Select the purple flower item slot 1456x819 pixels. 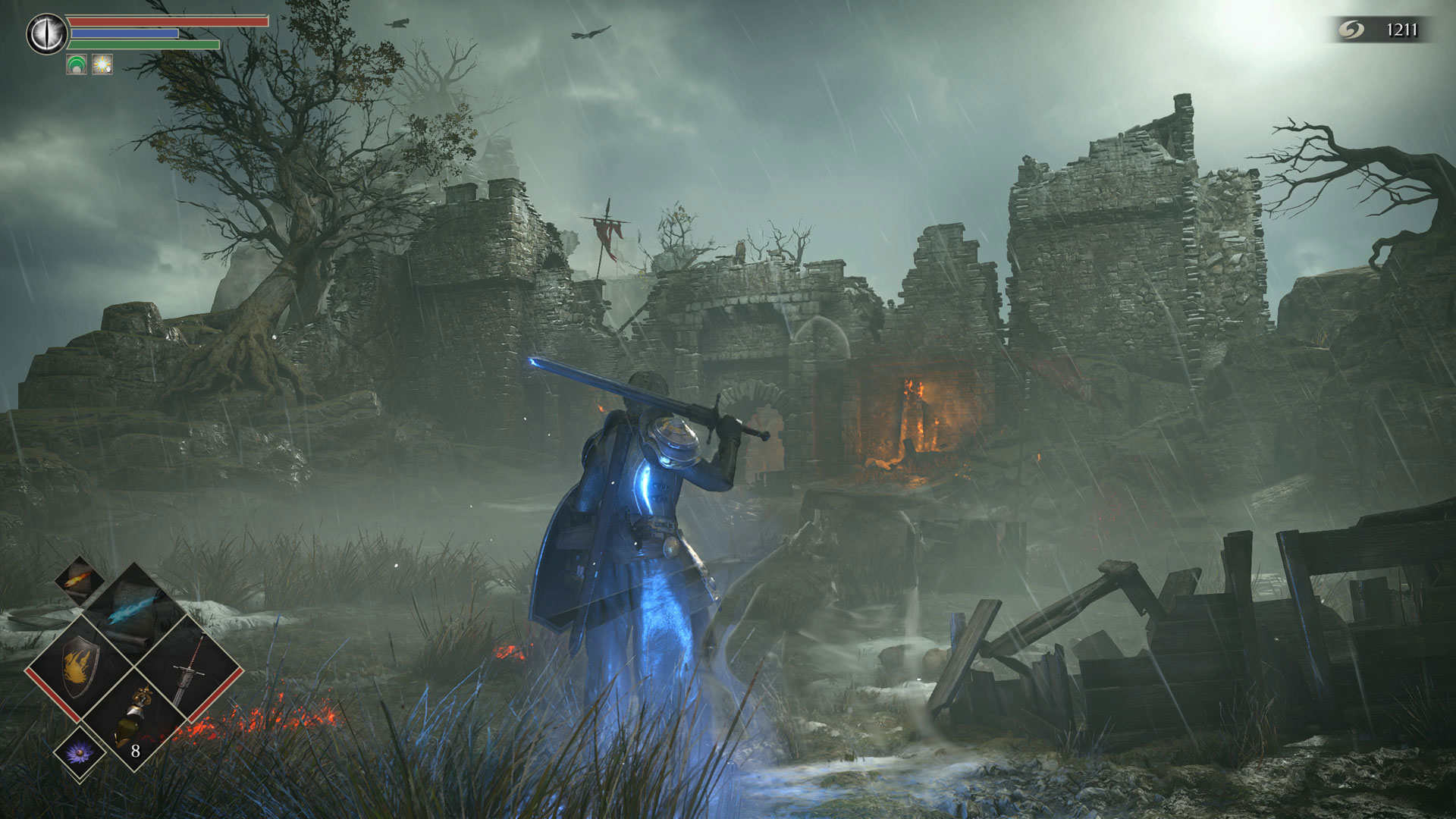click(80, 752)
